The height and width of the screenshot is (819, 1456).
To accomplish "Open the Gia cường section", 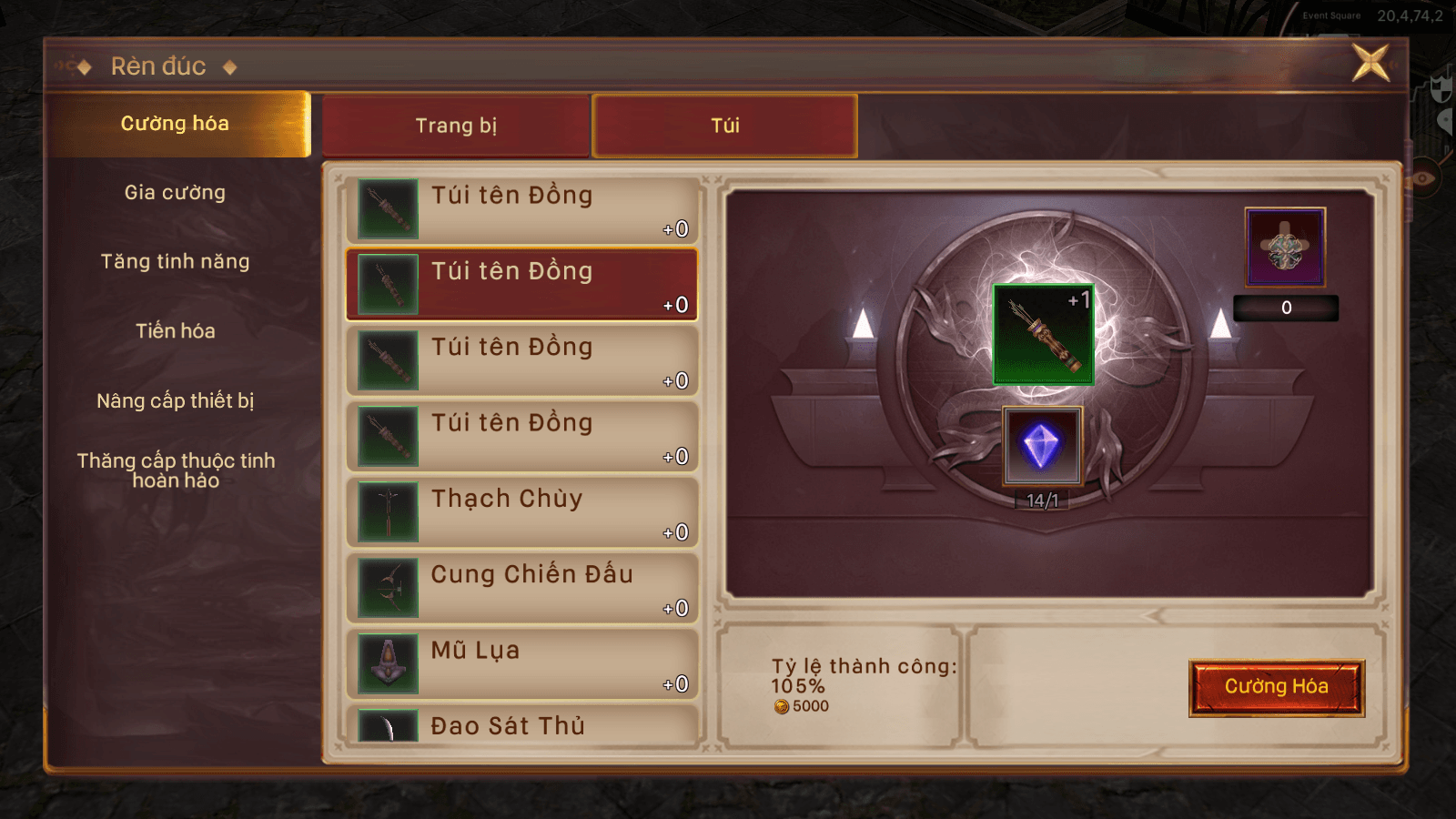I will click(x=176, y=193).
